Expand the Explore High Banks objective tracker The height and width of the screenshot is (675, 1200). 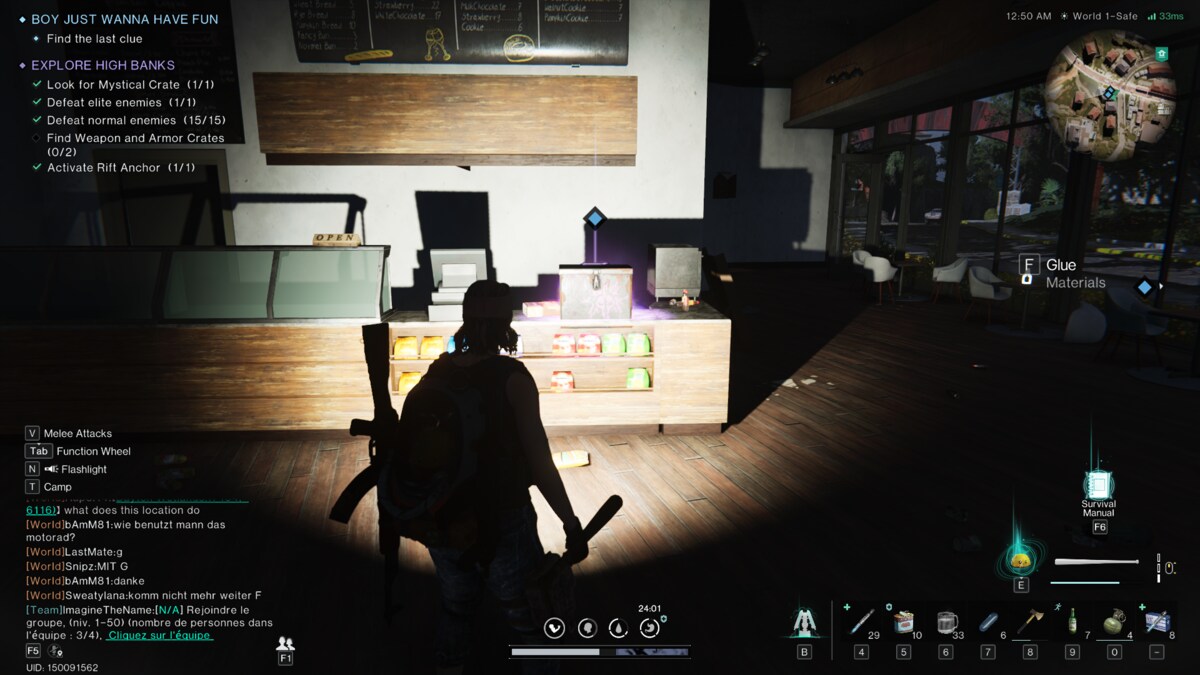point(103,65)
